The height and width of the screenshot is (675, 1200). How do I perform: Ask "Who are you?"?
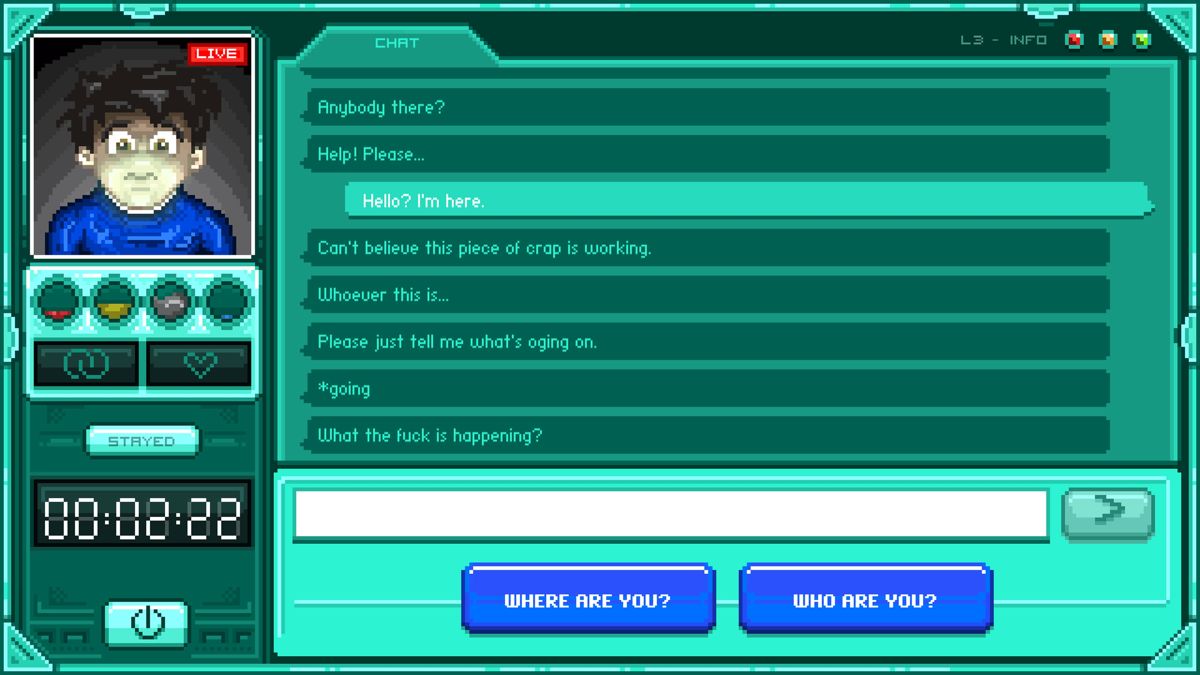click(865, 600)
